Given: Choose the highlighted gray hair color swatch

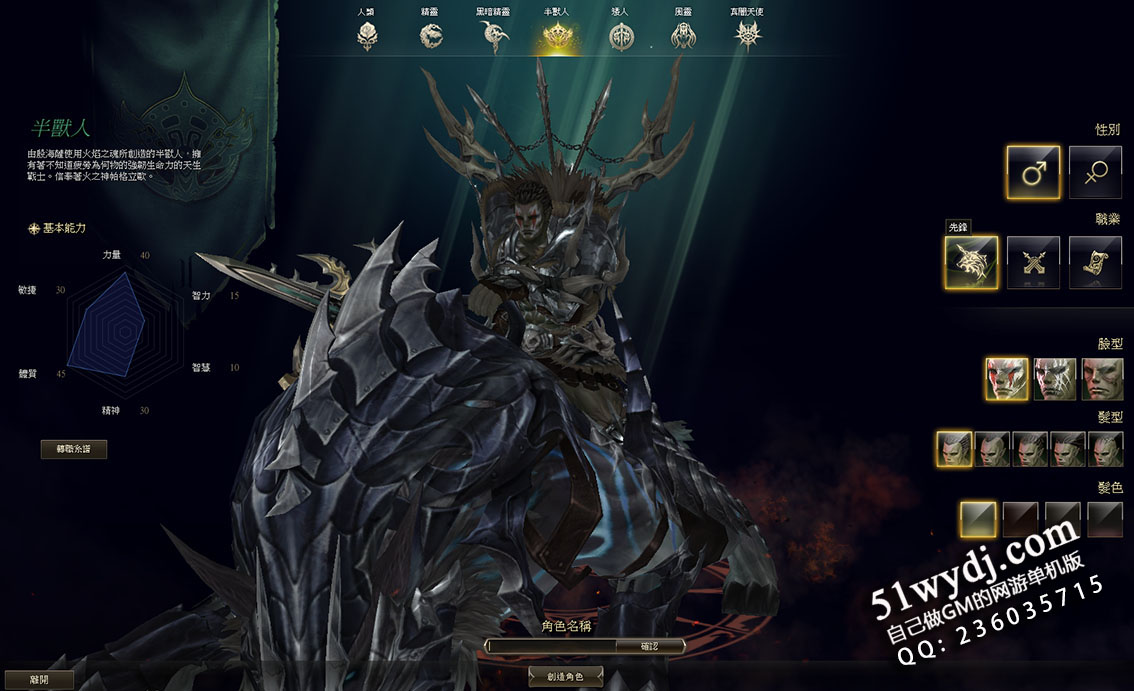Looking at the screenshot, I should [x=978, y=519].
